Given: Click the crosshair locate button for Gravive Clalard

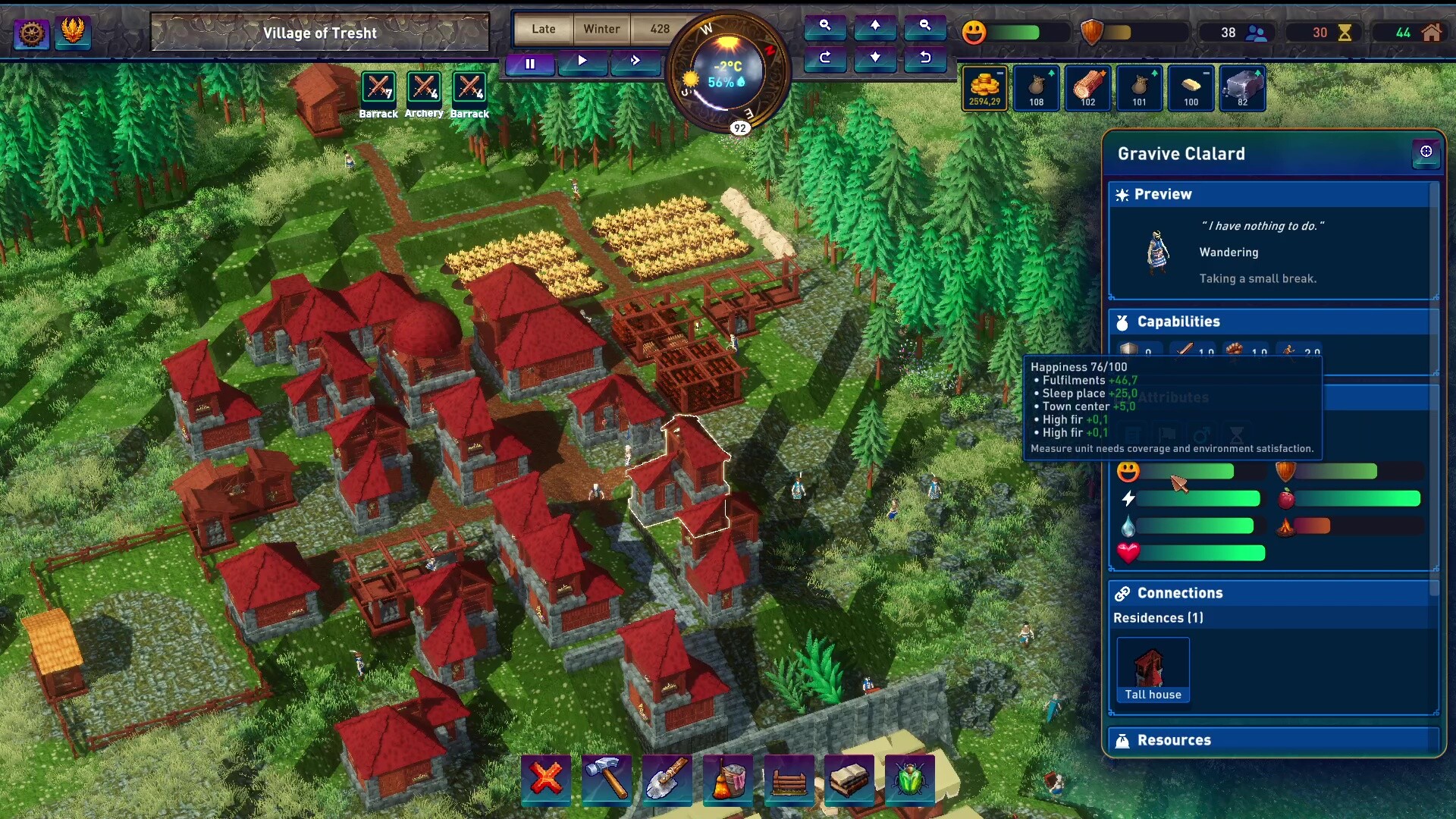Looking at the screenshot, I should [1426, 154].
